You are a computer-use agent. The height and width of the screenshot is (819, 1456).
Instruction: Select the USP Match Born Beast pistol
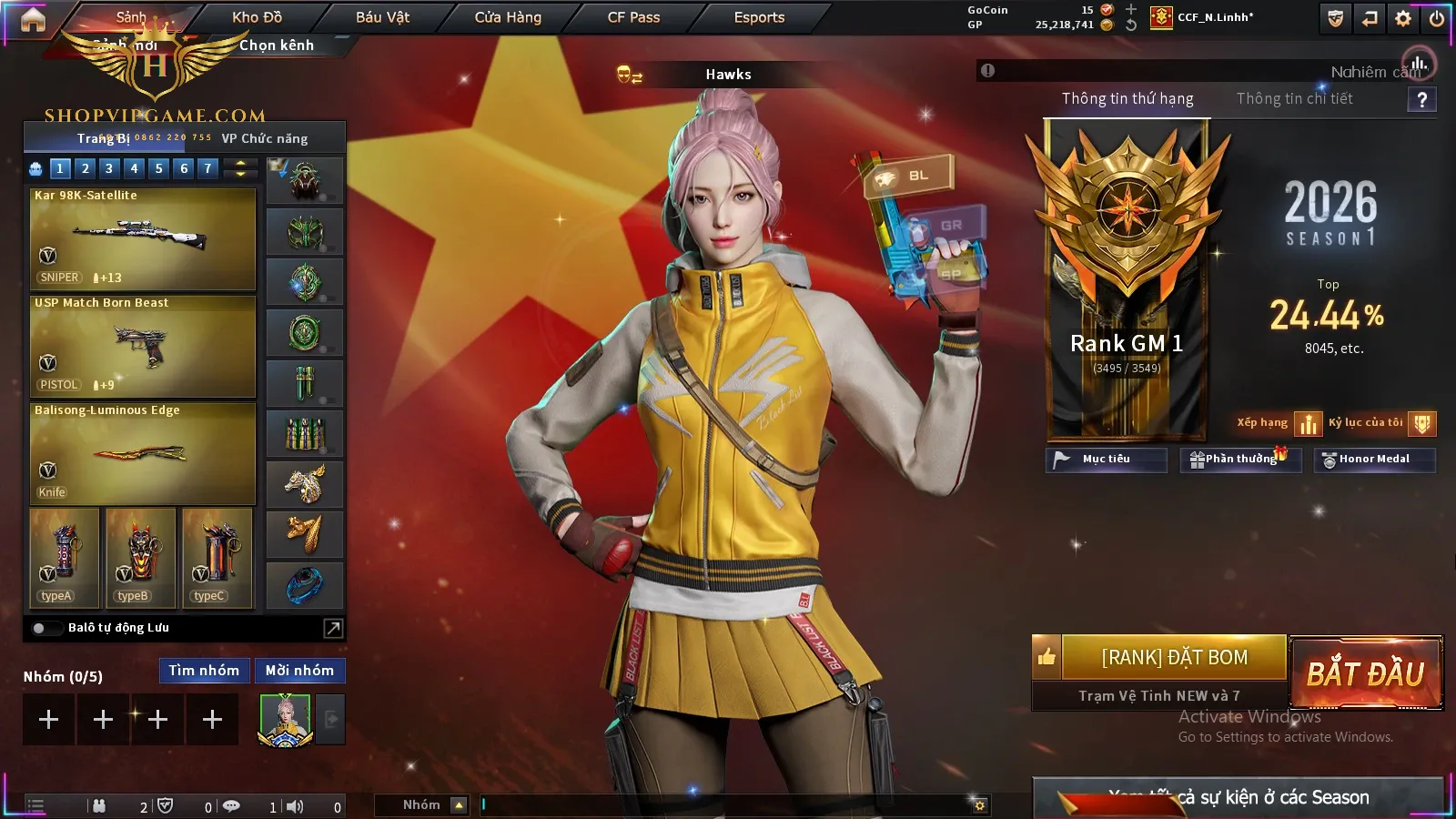click(x=143, y=346)
